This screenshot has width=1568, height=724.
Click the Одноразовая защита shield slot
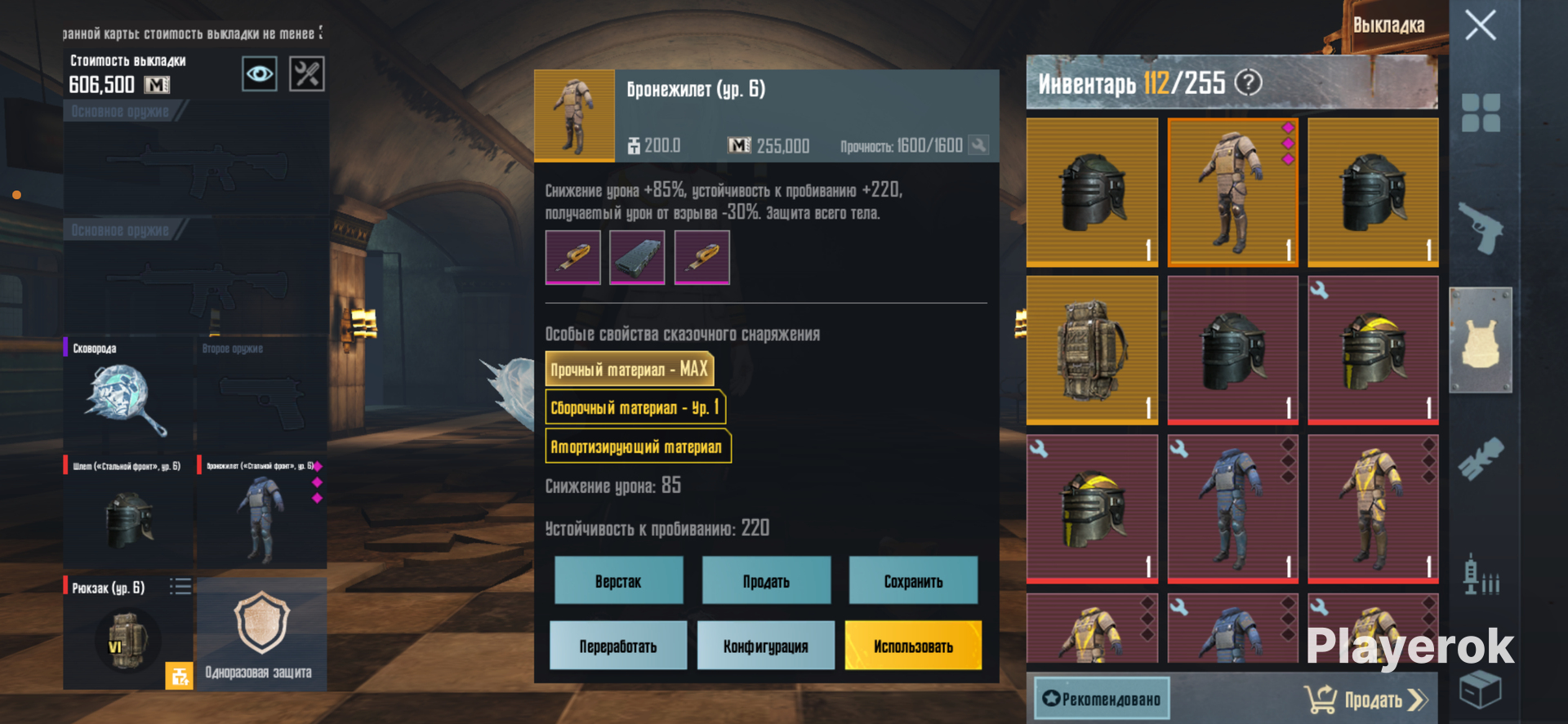pos(261,633)
